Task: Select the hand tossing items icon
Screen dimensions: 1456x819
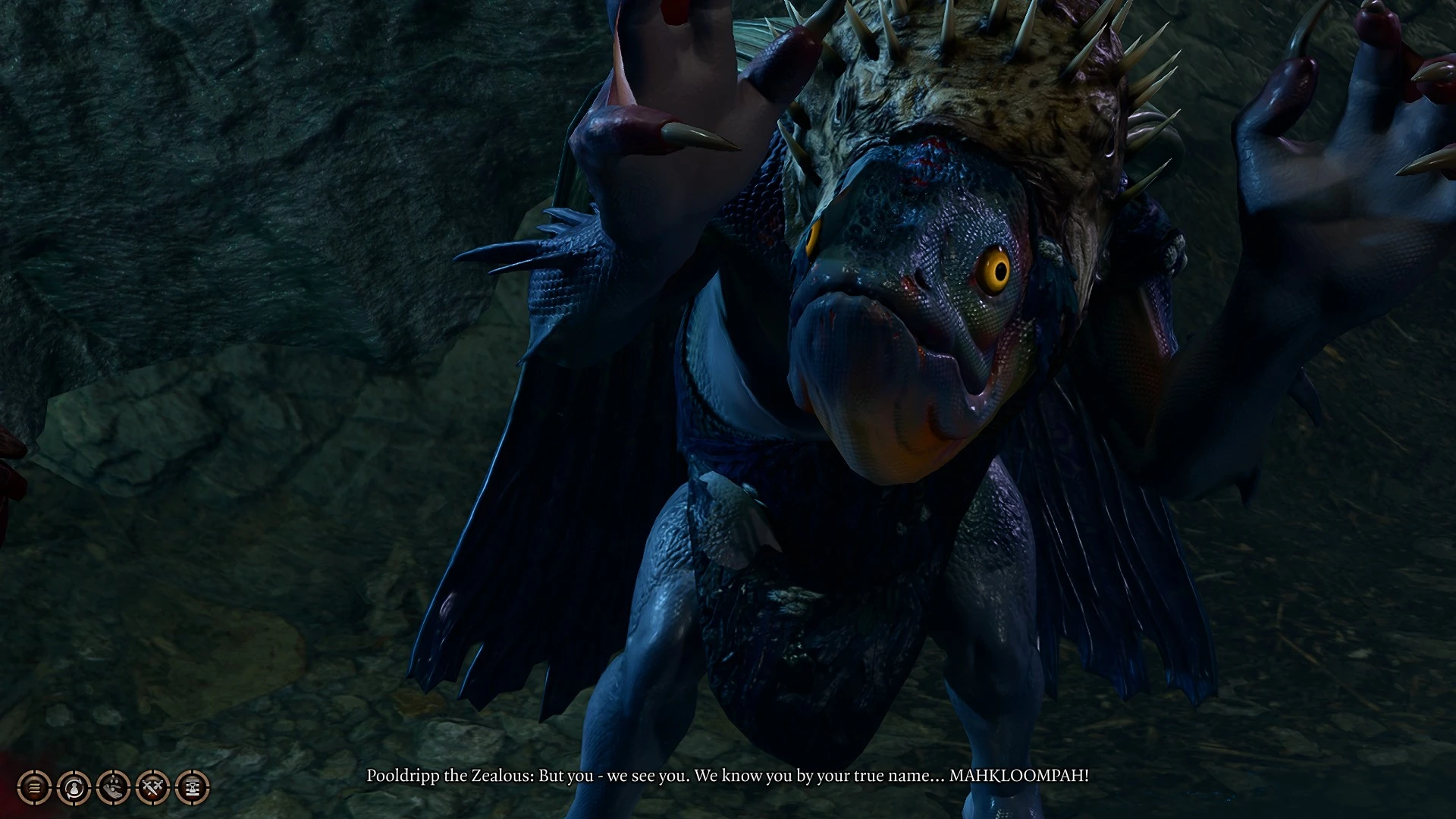Action: point(113,788)
